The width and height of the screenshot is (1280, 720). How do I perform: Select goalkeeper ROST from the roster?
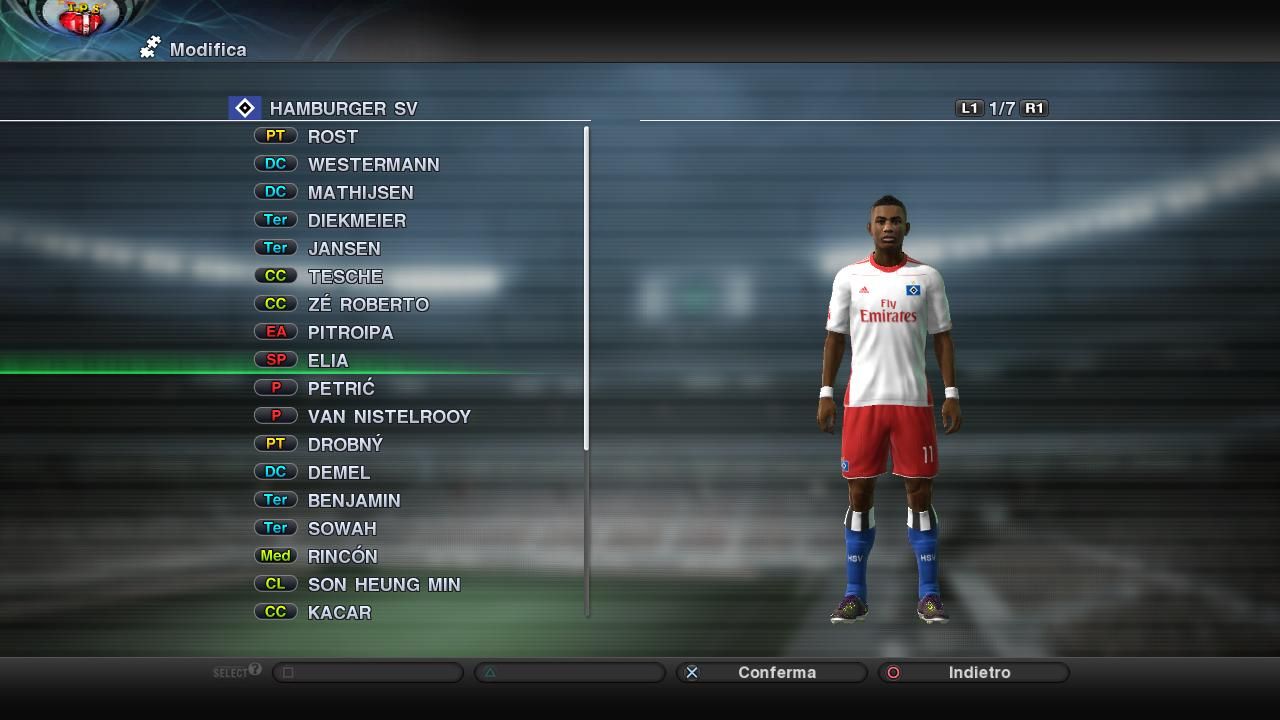(x=332, y=137)
